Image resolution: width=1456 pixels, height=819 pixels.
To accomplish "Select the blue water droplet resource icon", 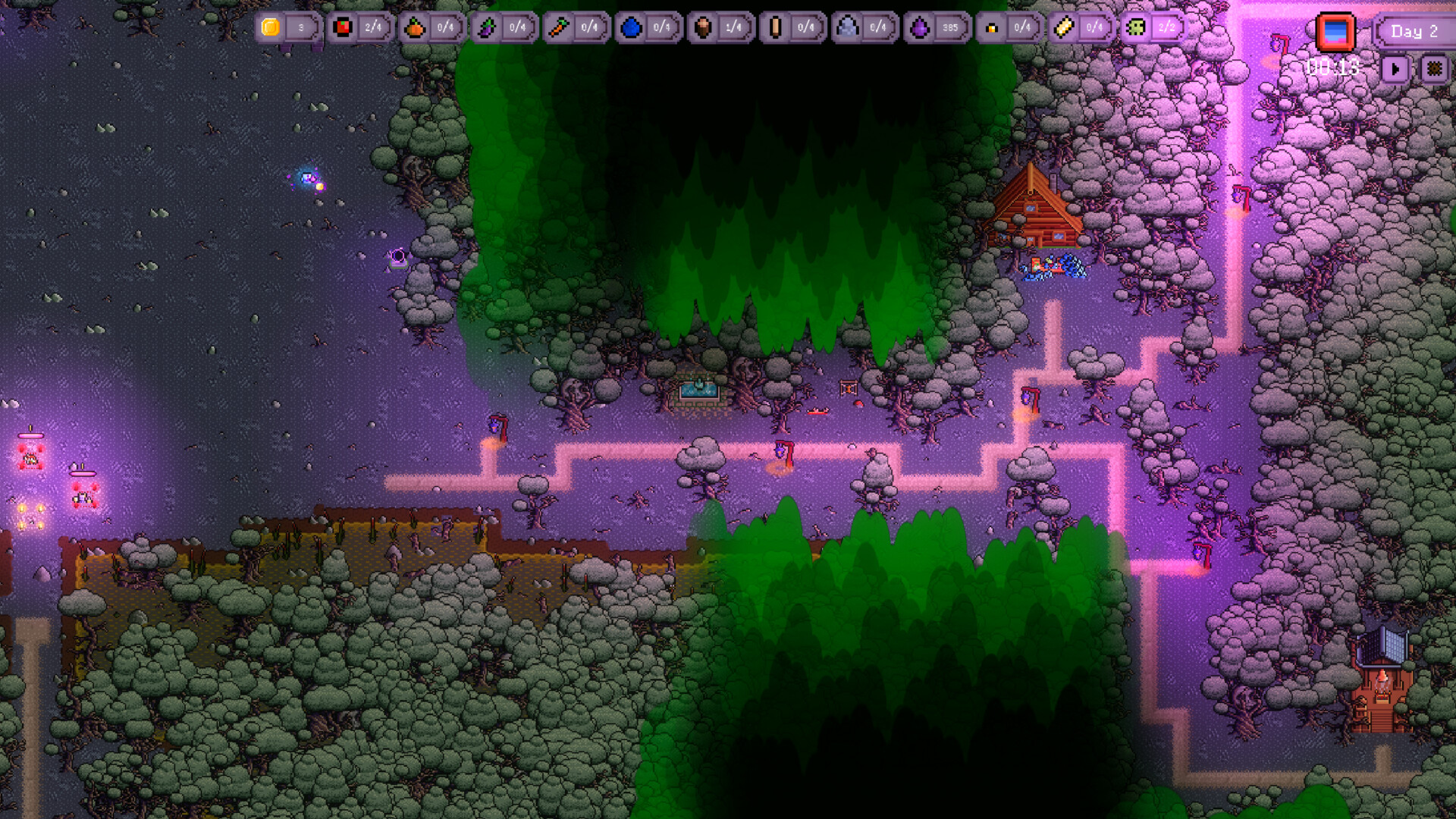I will 632,27.
